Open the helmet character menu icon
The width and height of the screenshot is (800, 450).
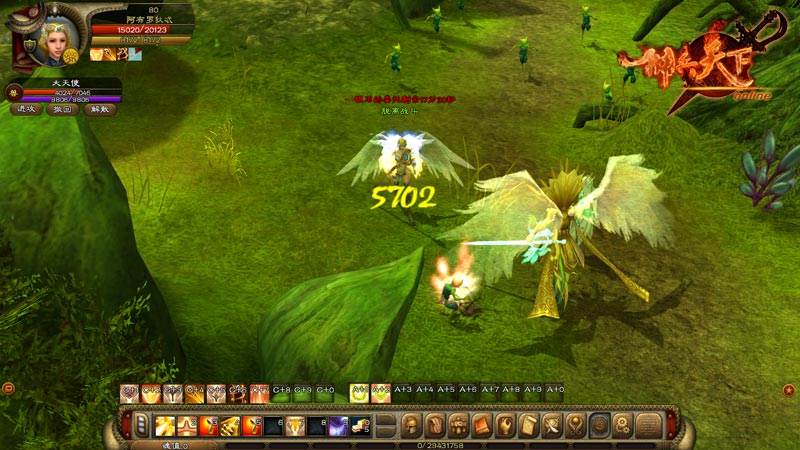tap(411, 426)
